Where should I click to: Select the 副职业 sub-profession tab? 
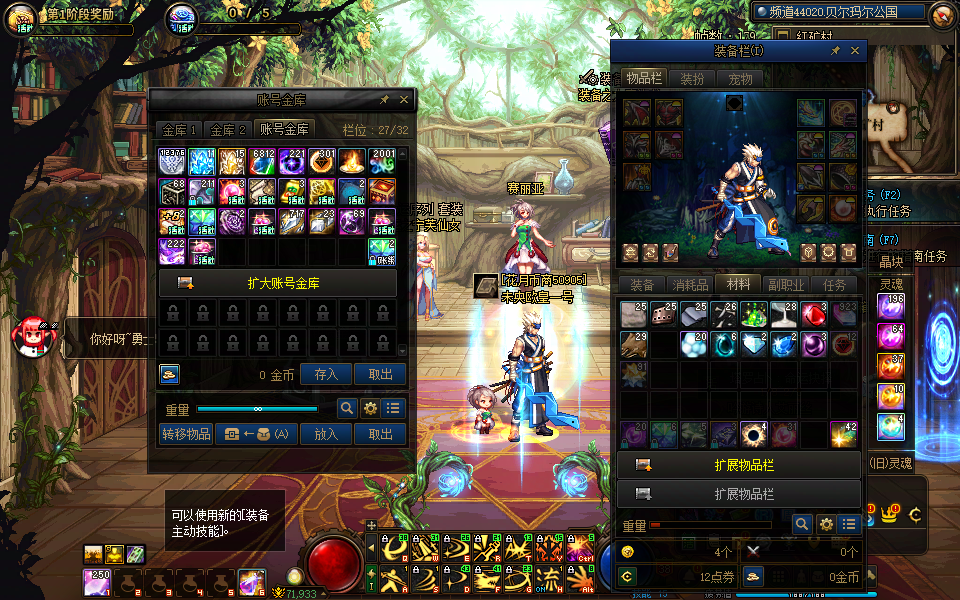(x=786, y=285)
